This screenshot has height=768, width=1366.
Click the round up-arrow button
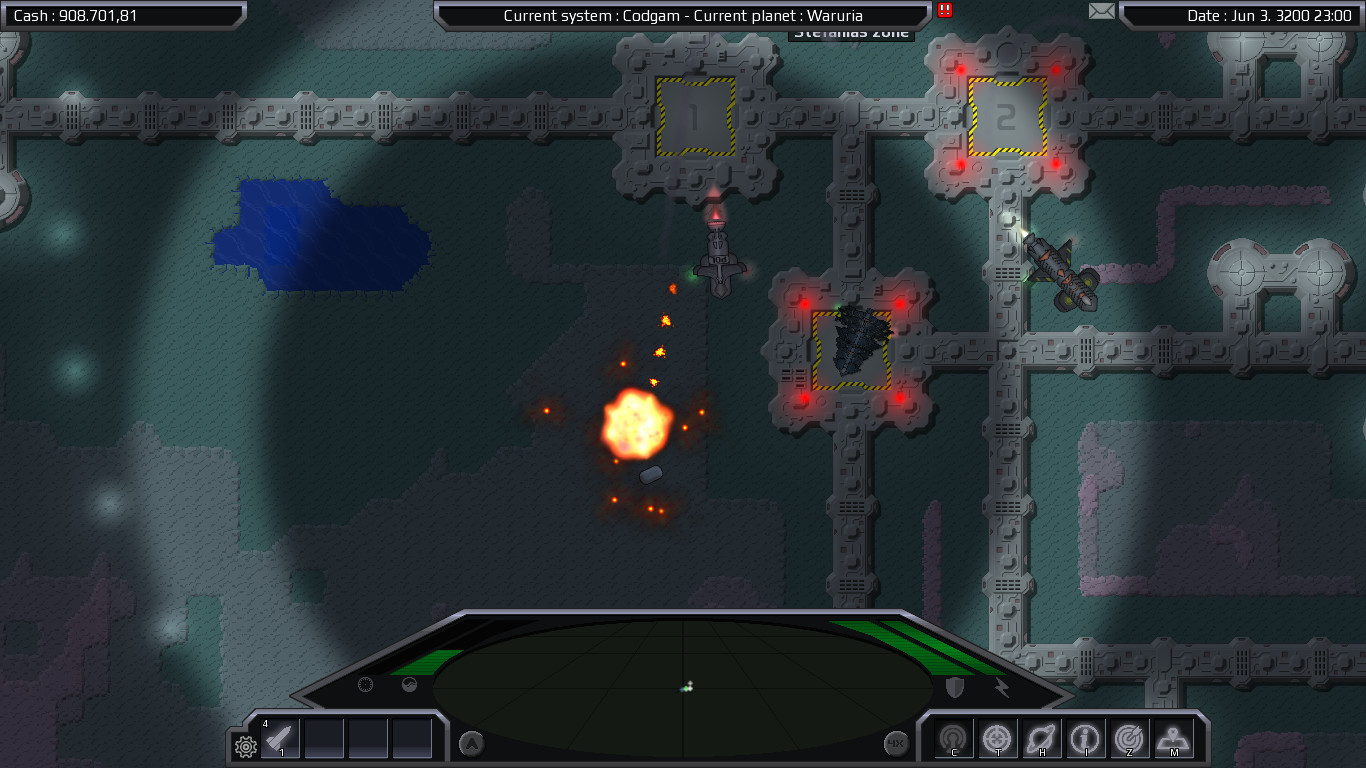(x=471, y=743)
